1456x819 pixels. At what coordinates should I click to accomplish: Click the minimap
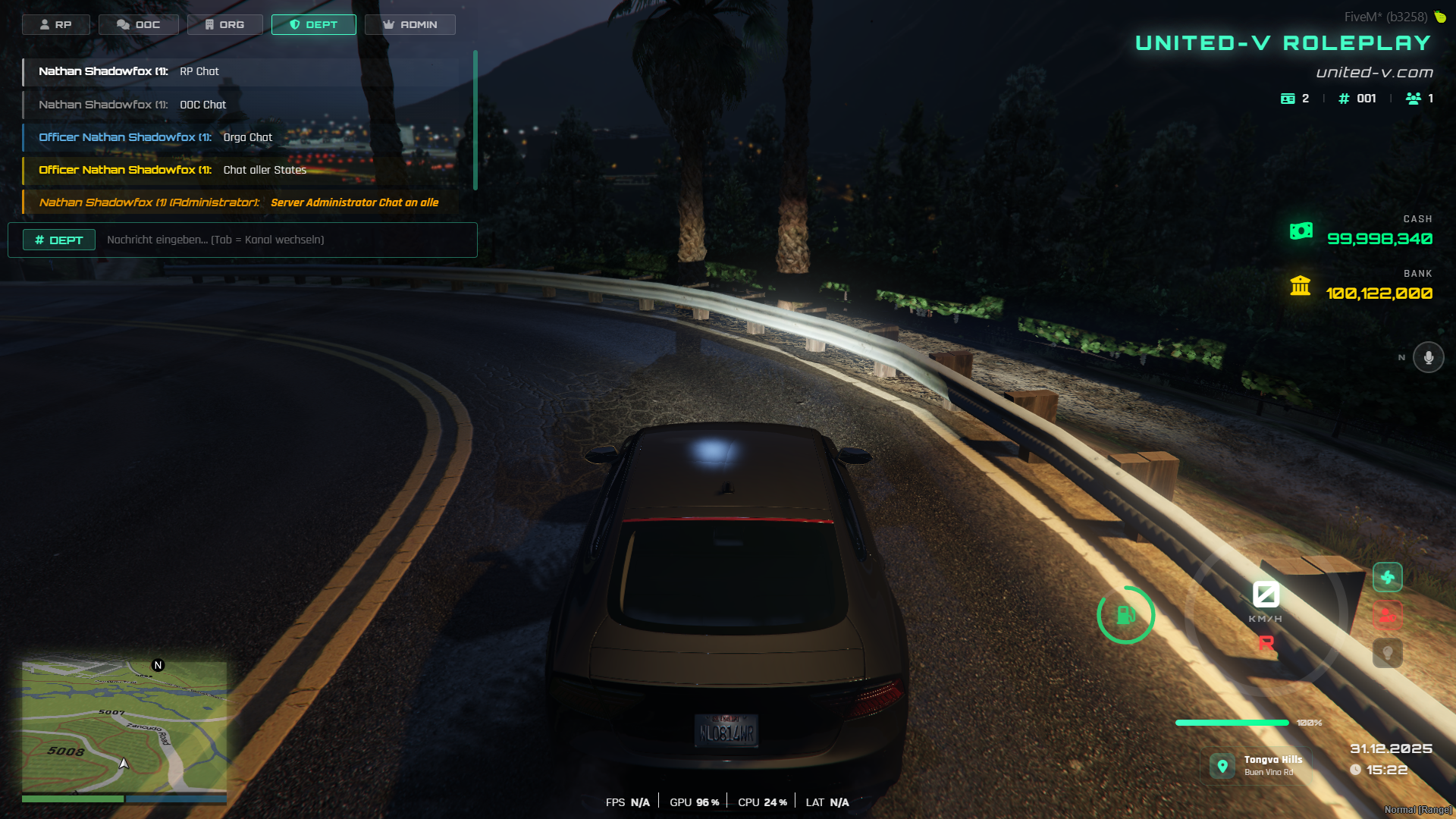click(124, 726)
